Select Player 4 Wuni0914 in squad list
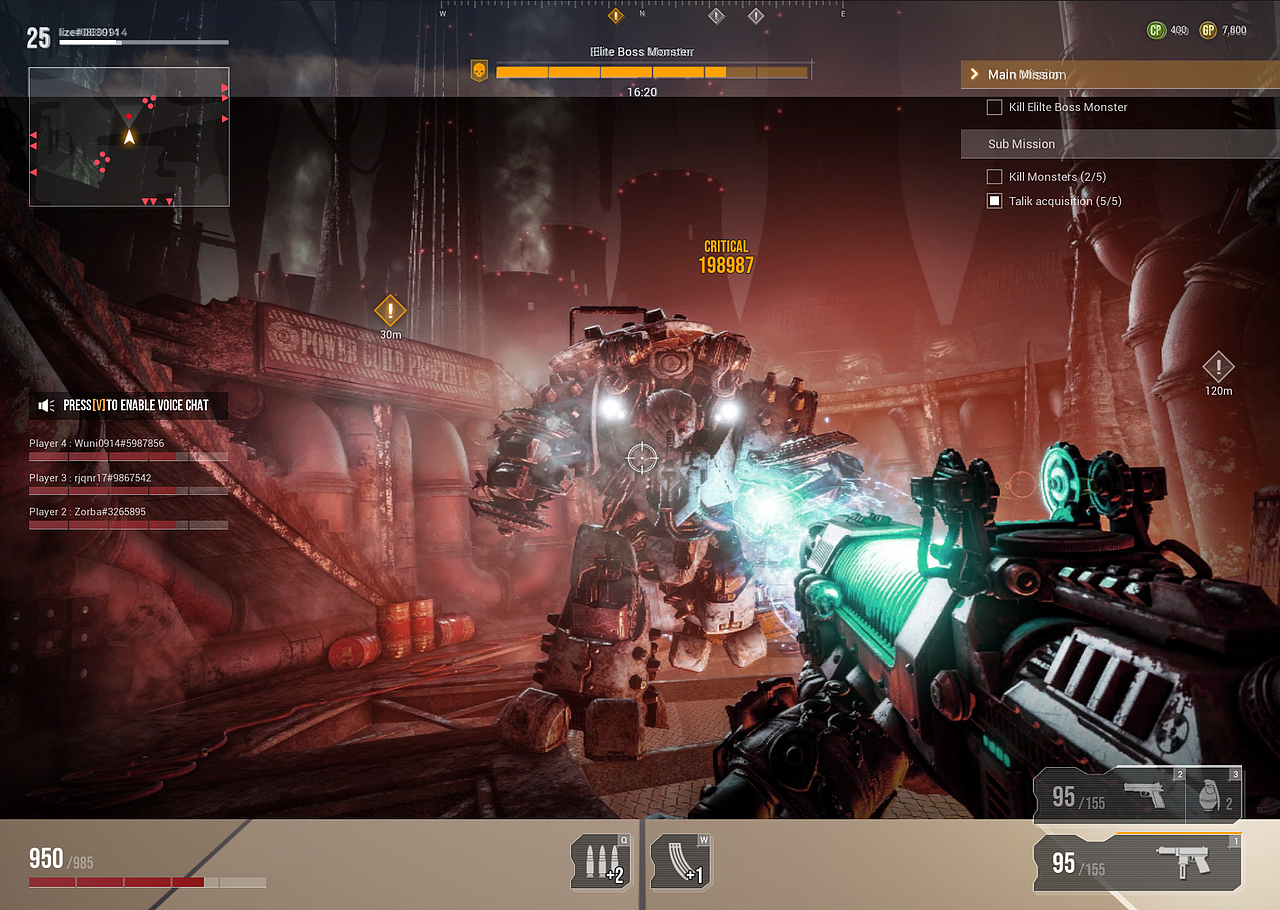Viewport: 1280px width, 910px height. pyautogui.click(x=97, y=443)
